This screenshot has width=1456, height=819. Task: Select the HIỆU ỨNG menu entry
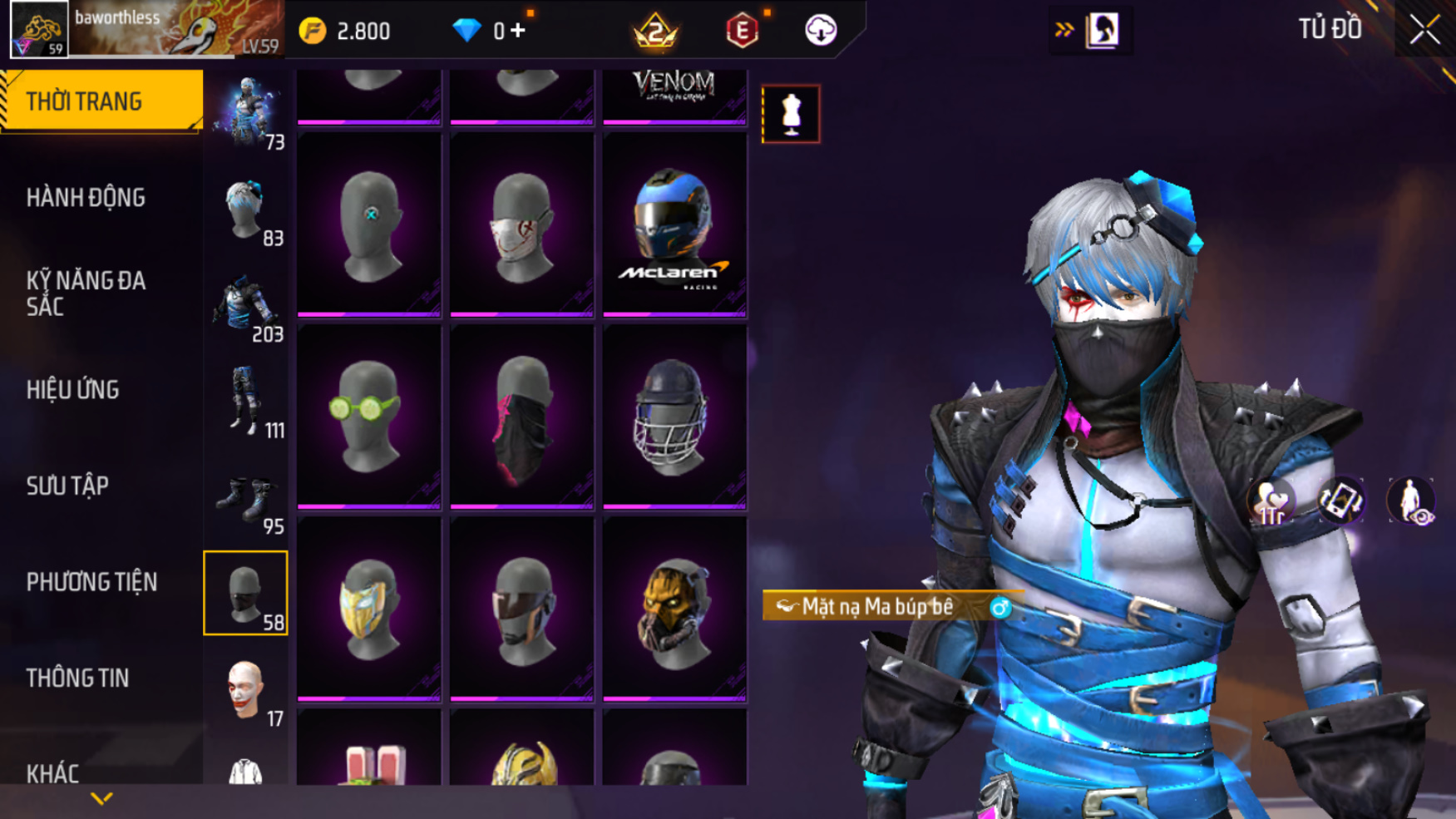[x=73, y=390]
